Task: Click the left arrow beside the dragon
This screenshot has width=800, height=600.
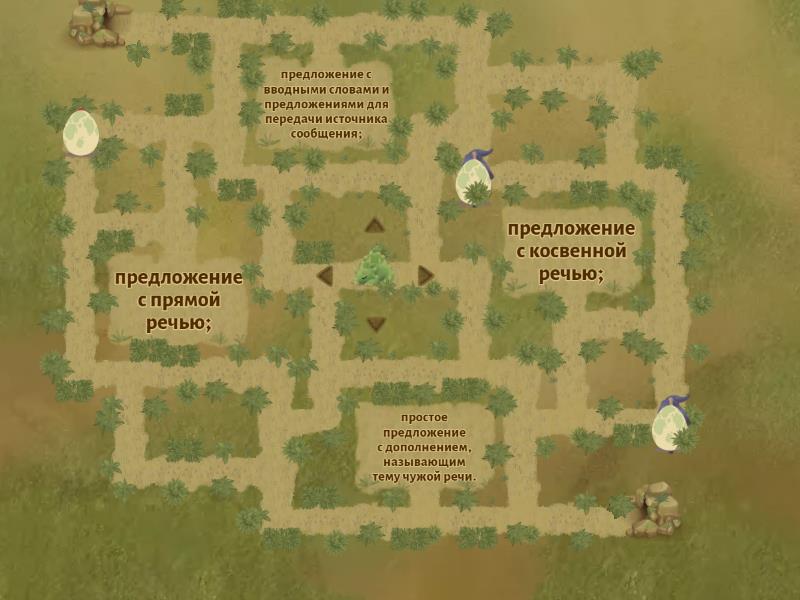Action: (x=324, y=275)
